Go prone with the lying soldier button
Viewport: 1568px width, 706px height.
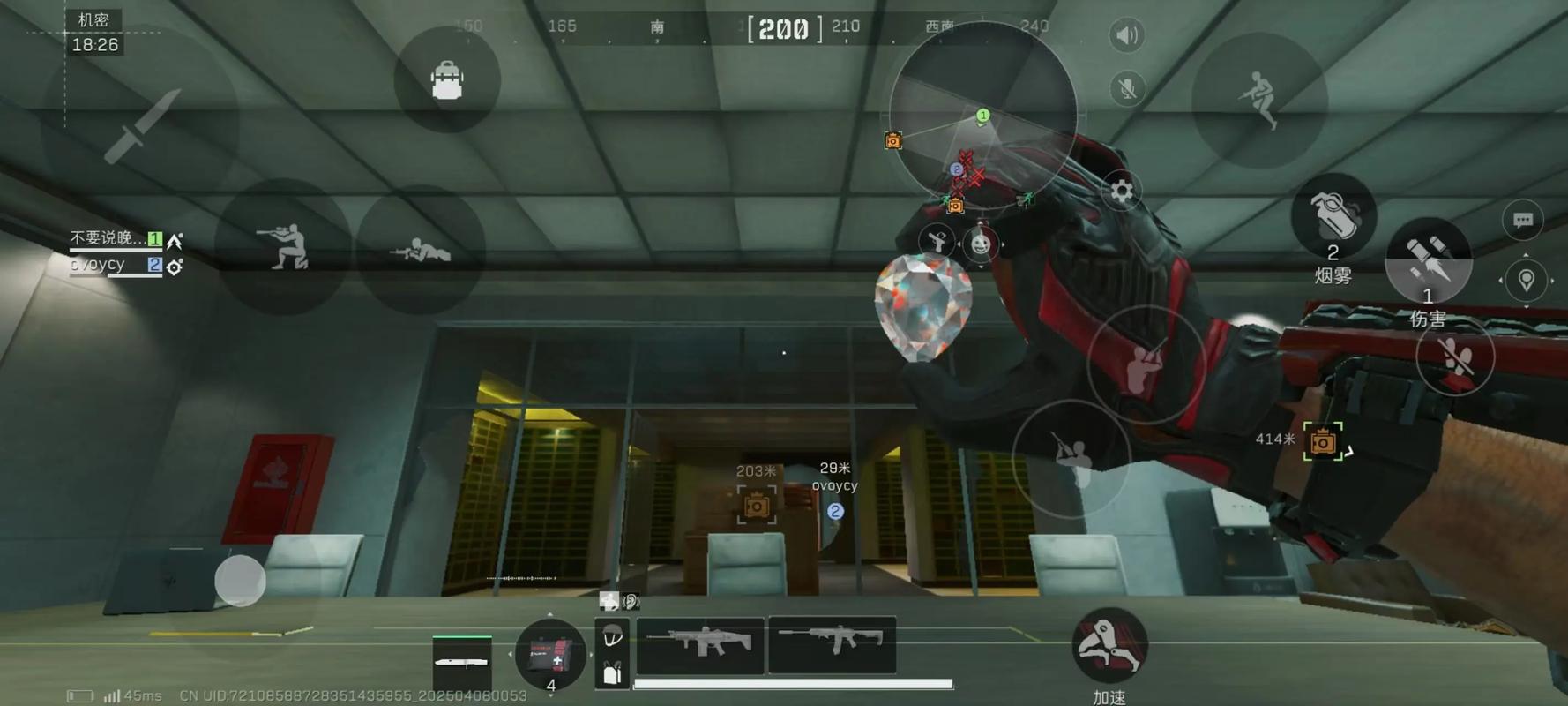coord(420,250)
